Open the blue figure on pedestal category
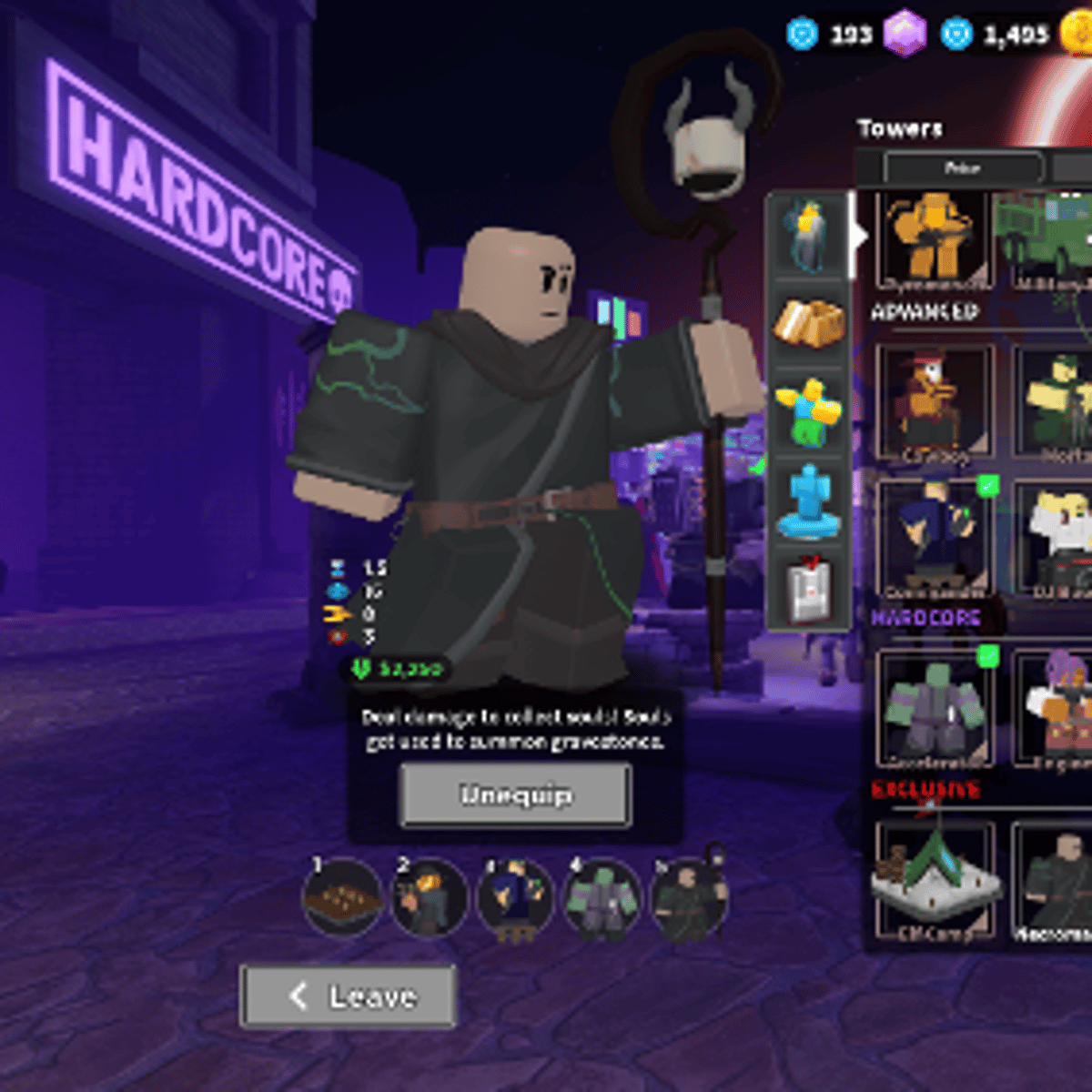Screen dimensions: 1092x1092 [x=809, y=501]
